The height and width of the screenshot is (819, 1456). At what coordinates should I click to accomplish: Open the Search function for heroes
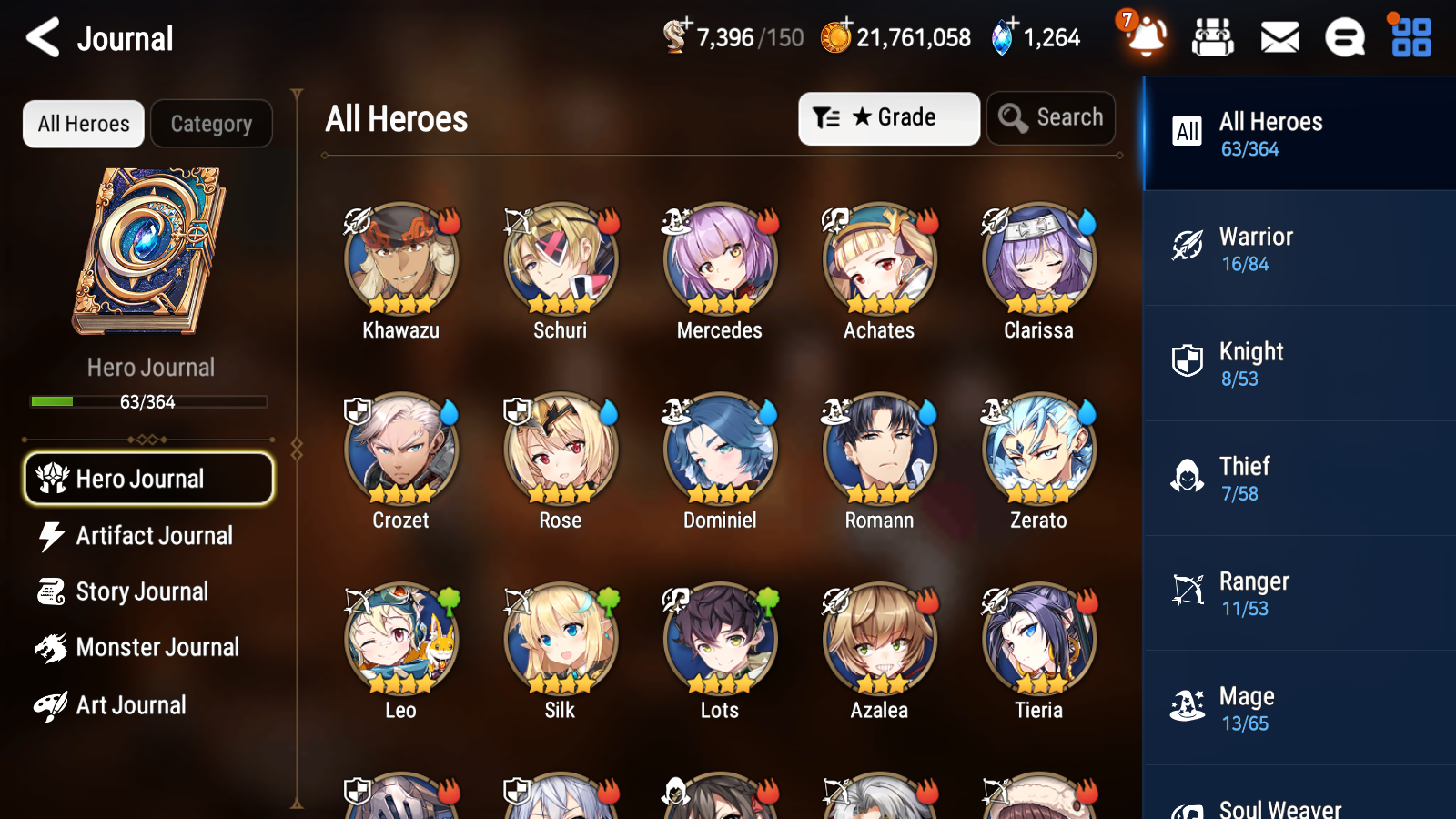click(1051, 117)
